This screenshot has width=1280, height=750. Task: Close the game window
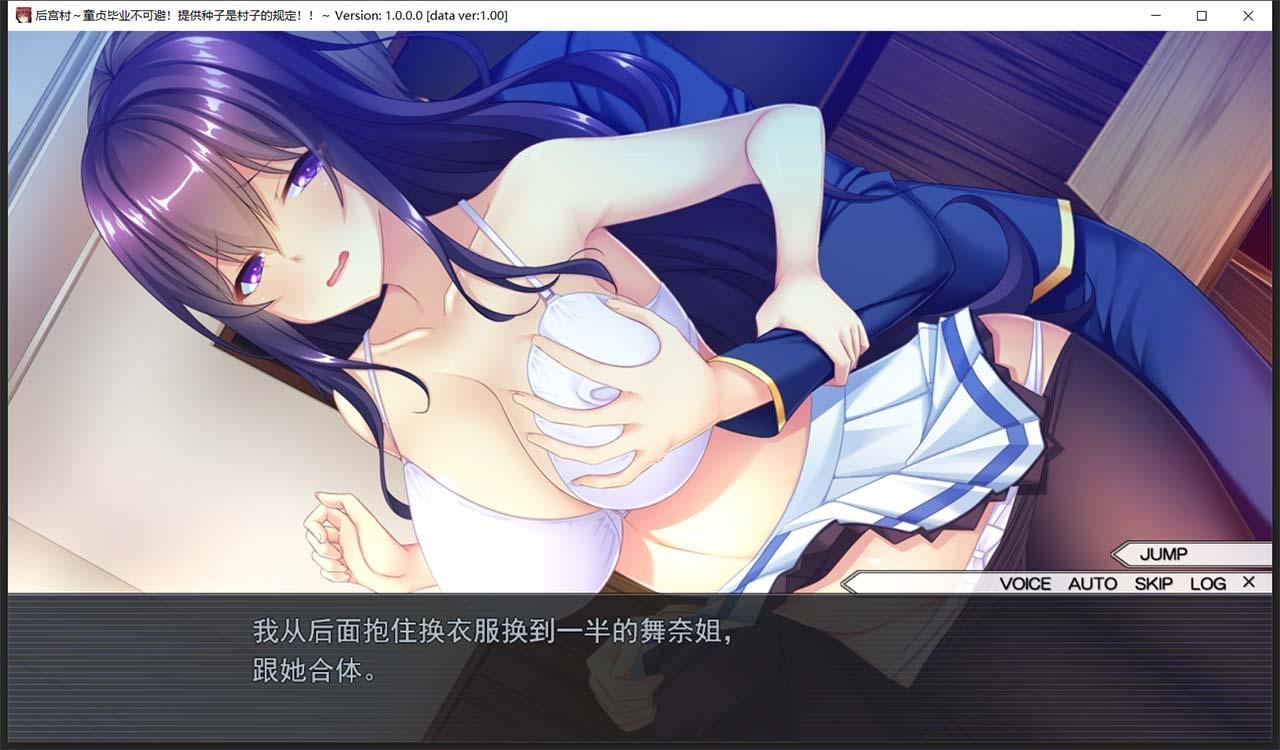coord(1247,15)
